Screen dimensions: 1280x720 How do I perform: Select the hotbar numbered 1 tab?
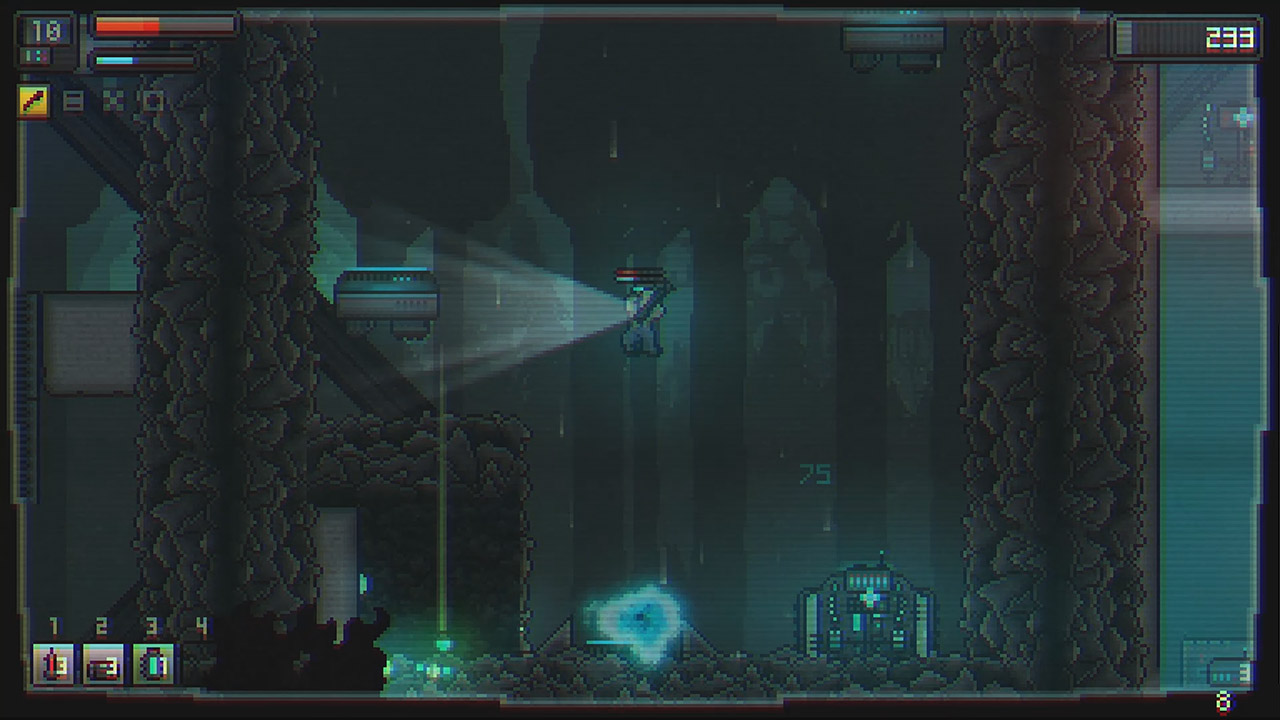[53, 626]
